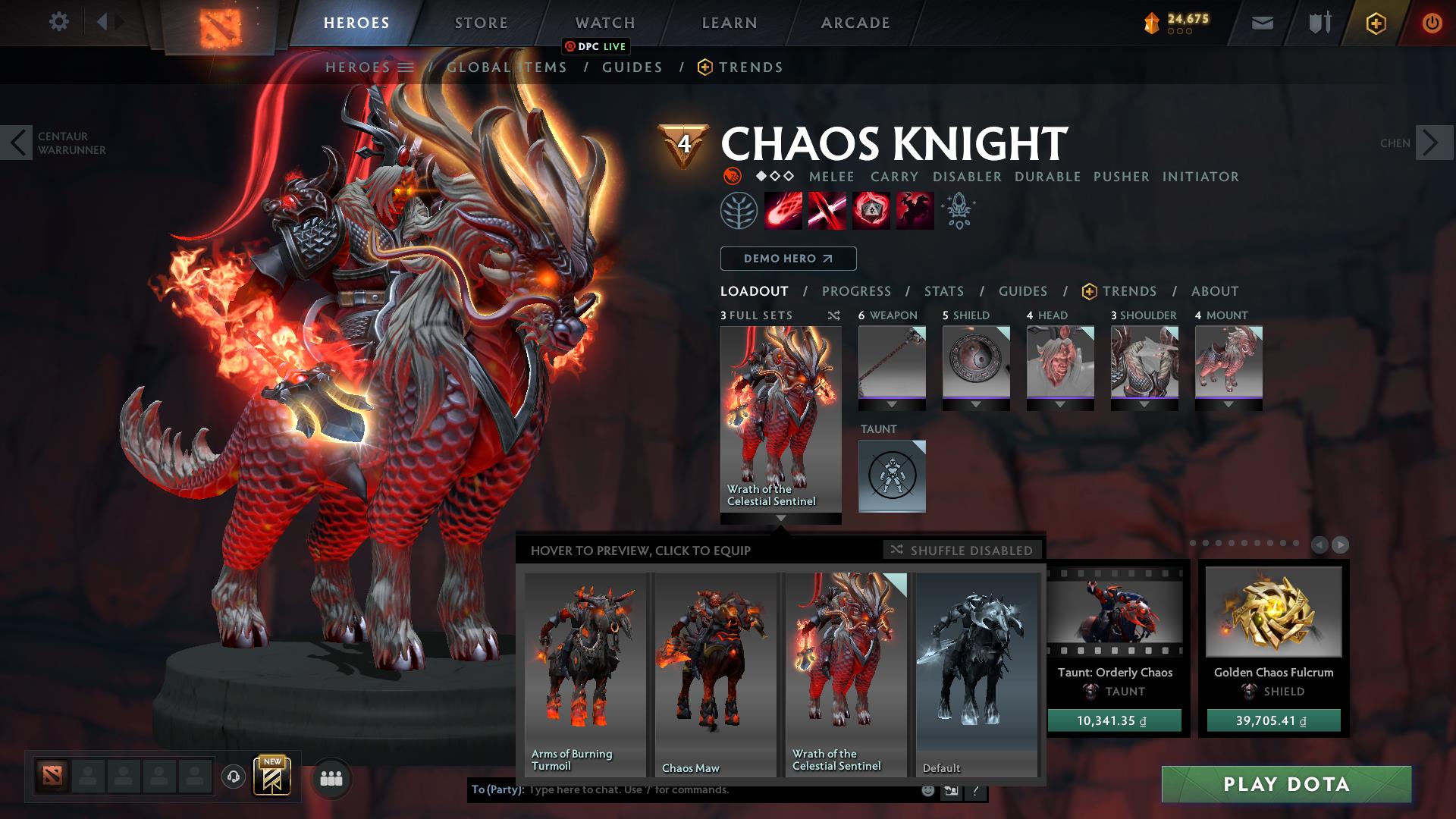
Task: Toggle the Shuffle Disabled button
Action: [x=962, y=550]
